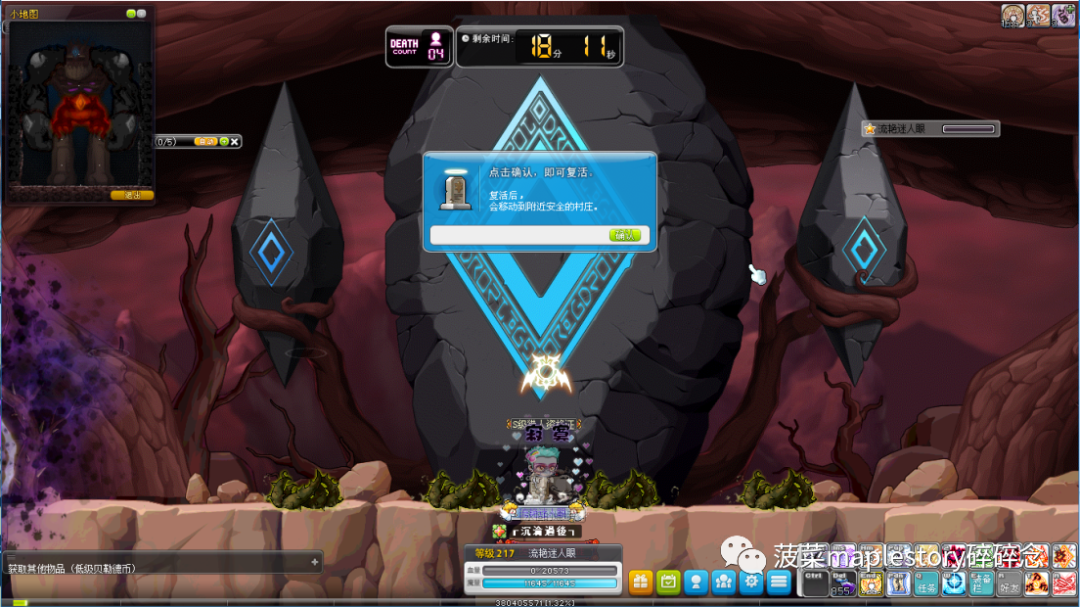Viewport: 1080px width, 607px height.
Task: Click the gray button beside minimap's green button
Action: click(141, 14)
